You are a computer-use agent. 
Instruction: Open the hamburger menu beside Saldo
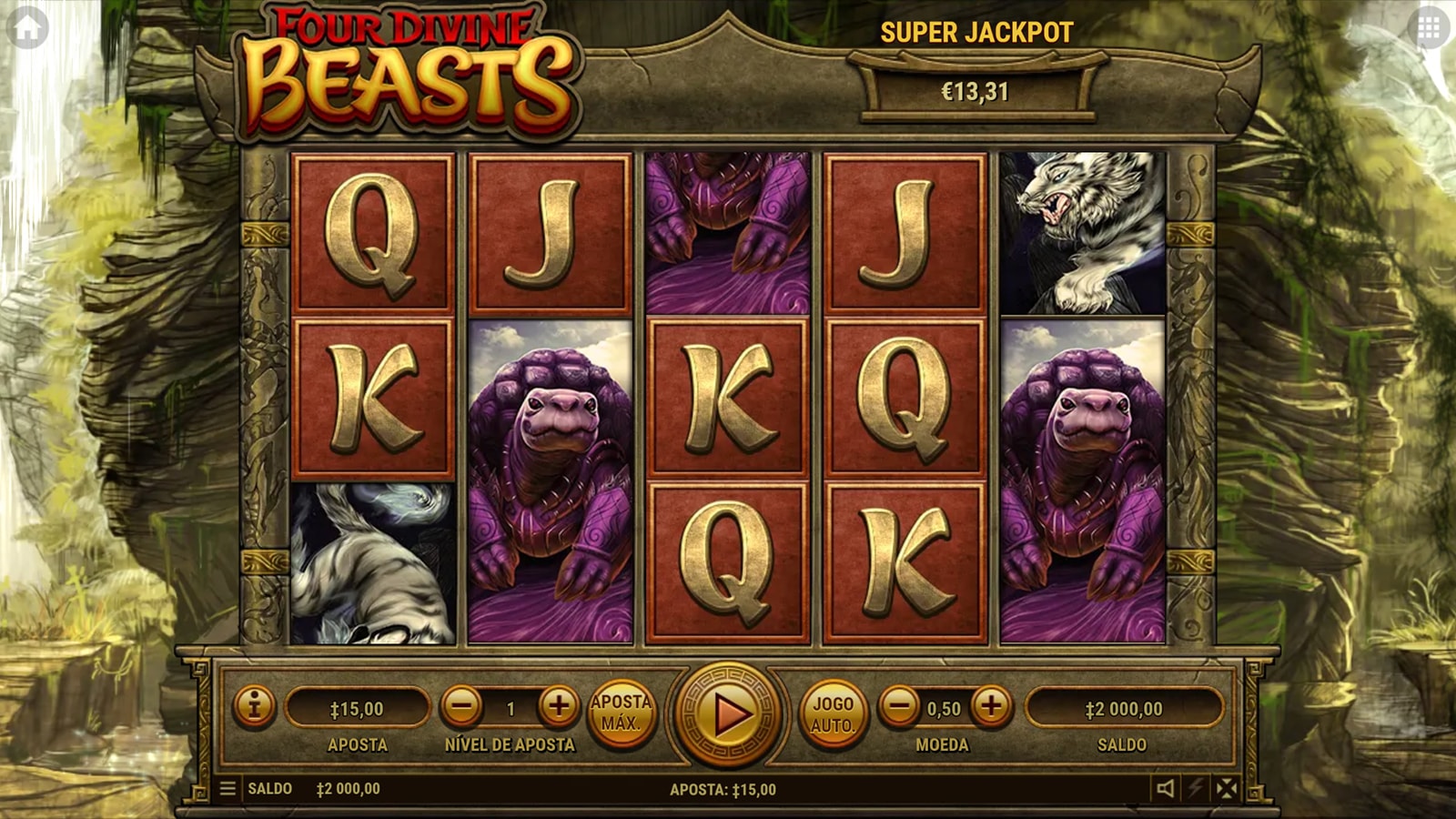(x=227, y=788)
